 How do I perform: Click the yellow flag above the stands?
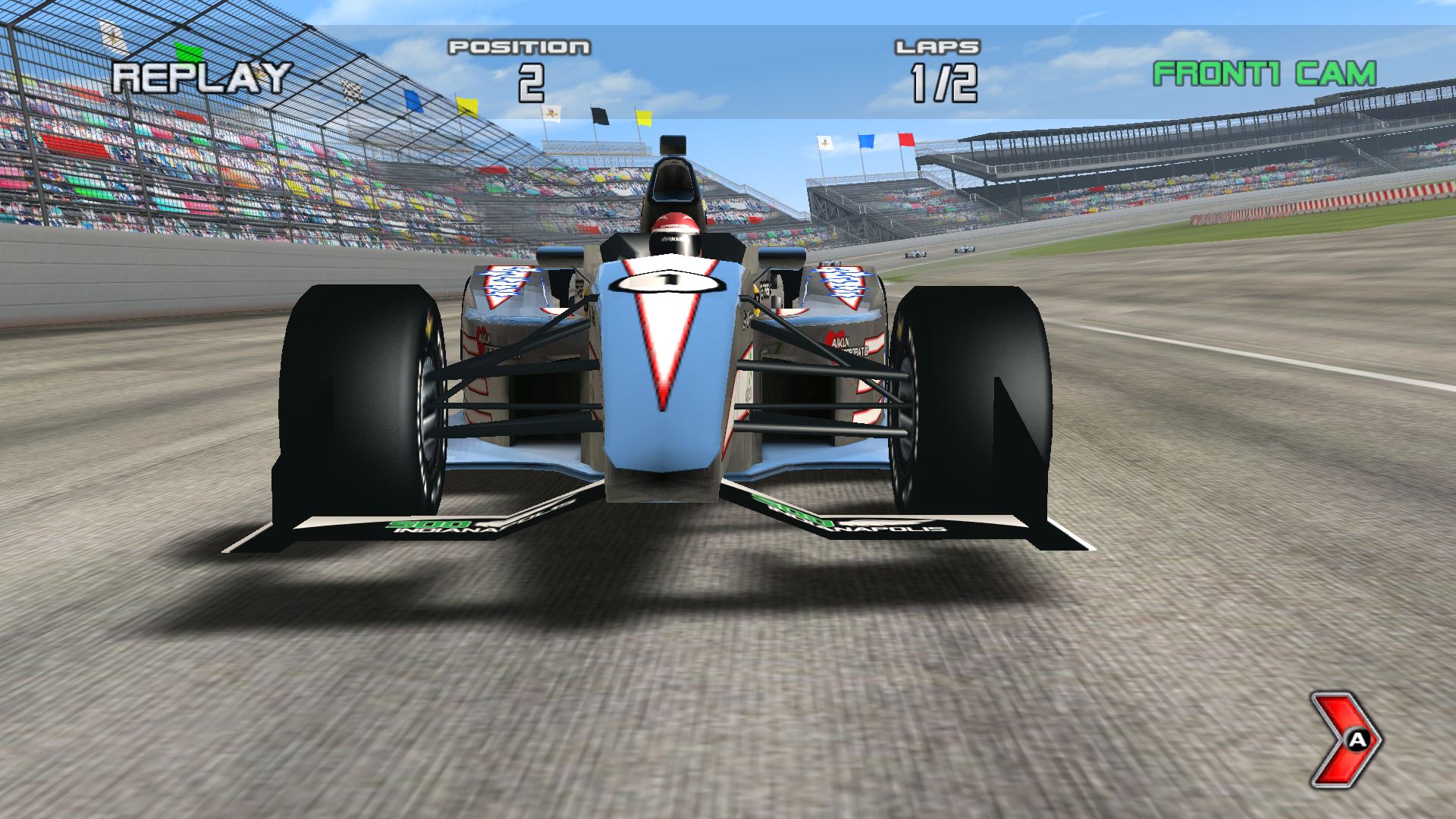click(x=468, y=108)
